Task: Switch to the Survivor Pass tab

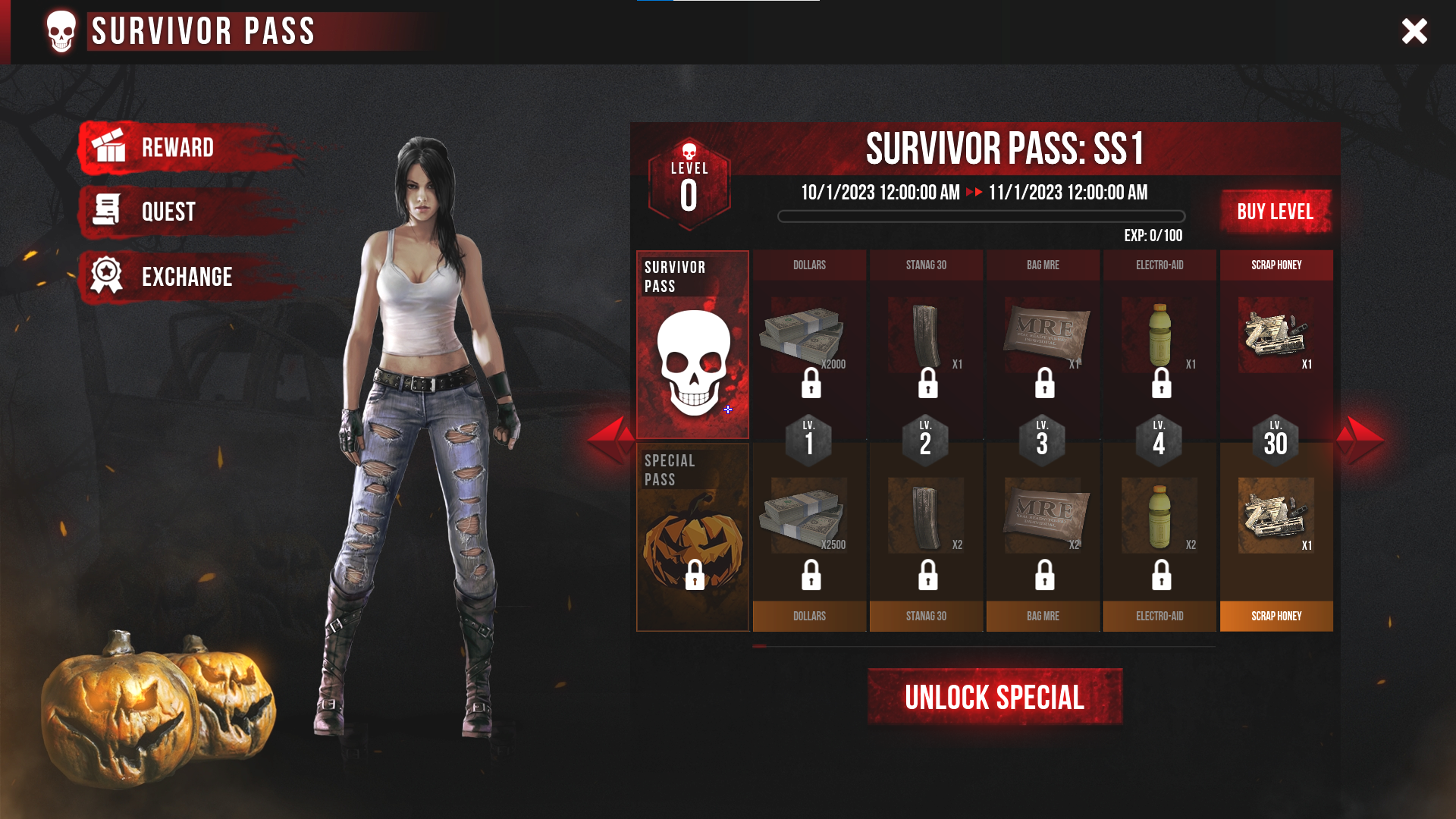Action: [692, 343]
